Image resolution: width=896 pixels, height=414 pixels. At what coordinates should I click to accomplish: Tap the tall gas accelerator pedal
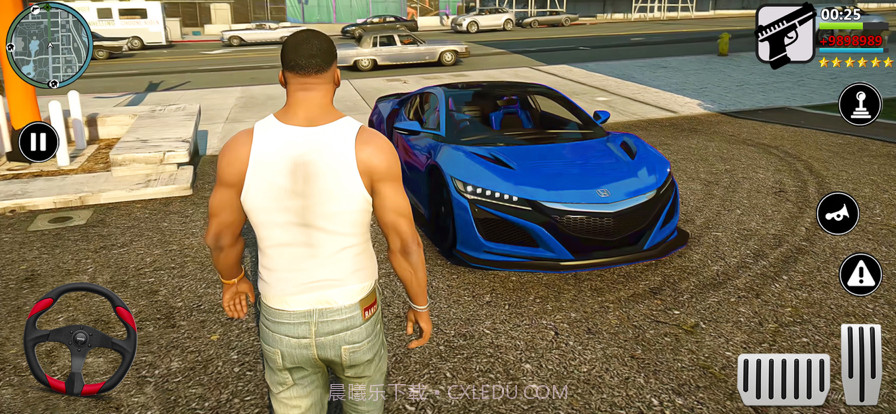861,362
